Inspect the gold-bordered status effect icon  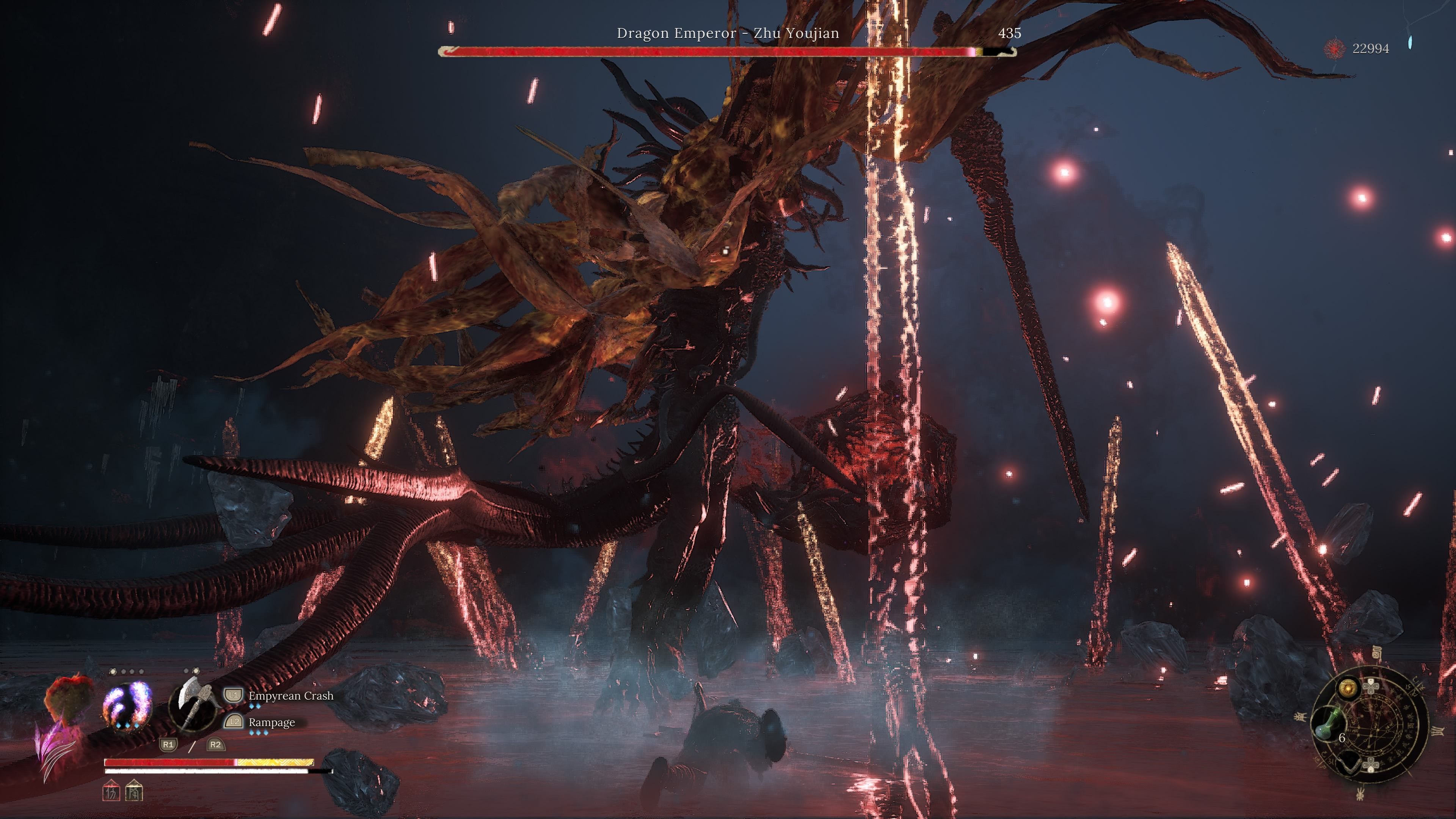coord(134,791)
